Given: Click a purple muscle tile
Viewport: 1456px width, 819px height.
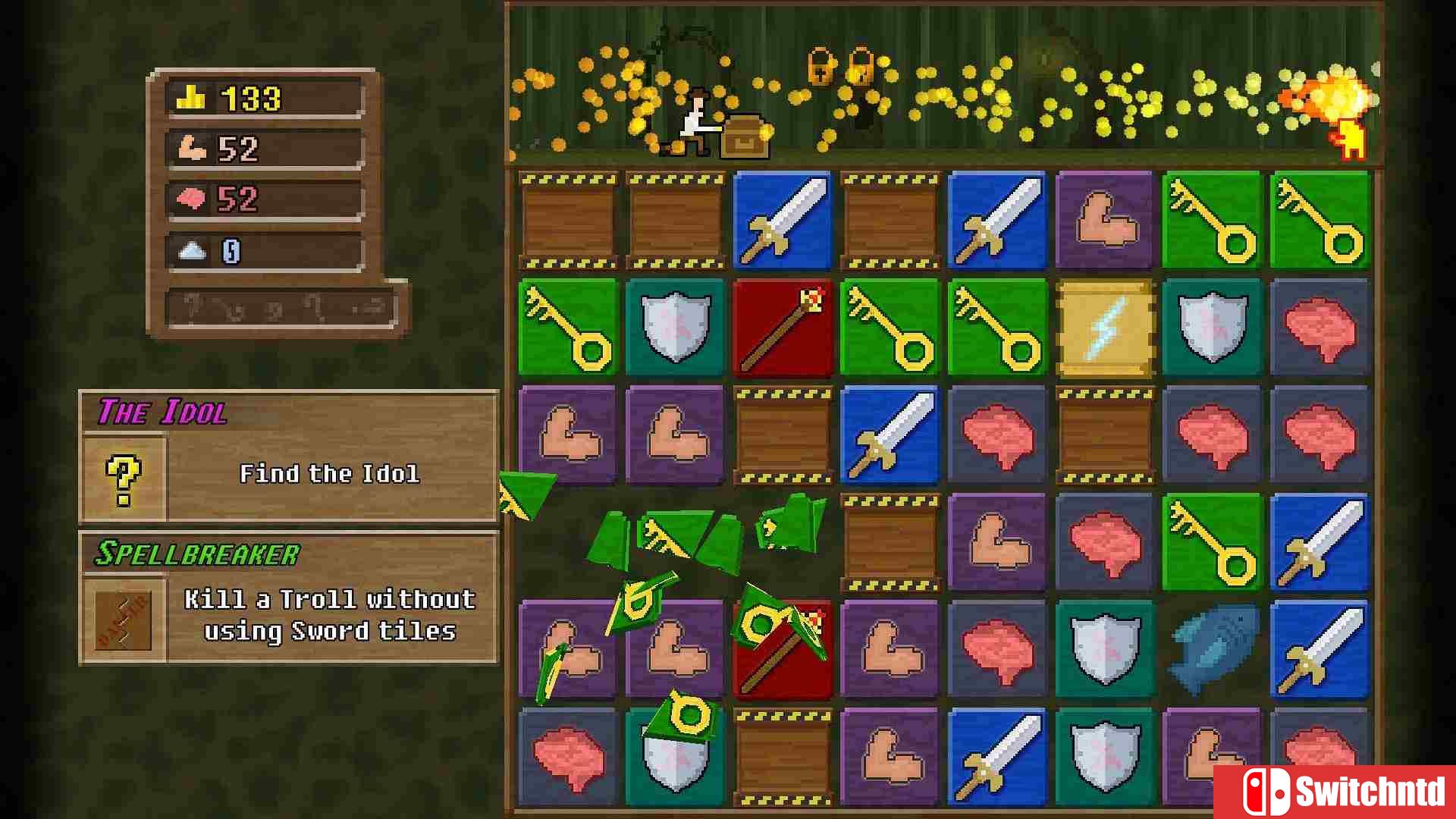Looking at the screenshot, I should 1105,220.
